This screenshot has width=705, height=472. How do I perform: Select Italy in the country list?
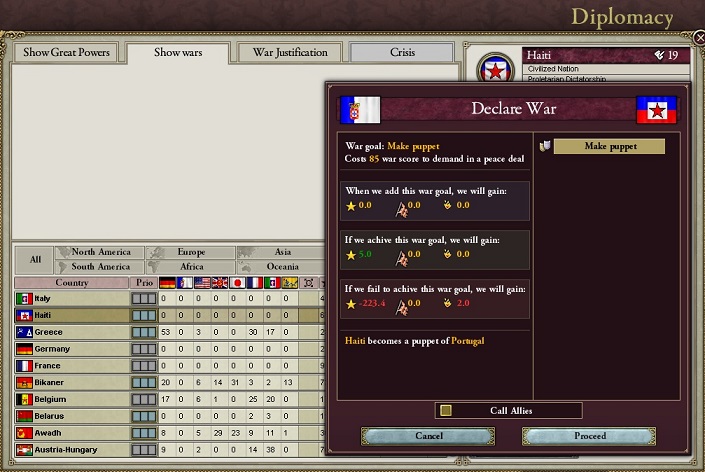coord(70,299)
